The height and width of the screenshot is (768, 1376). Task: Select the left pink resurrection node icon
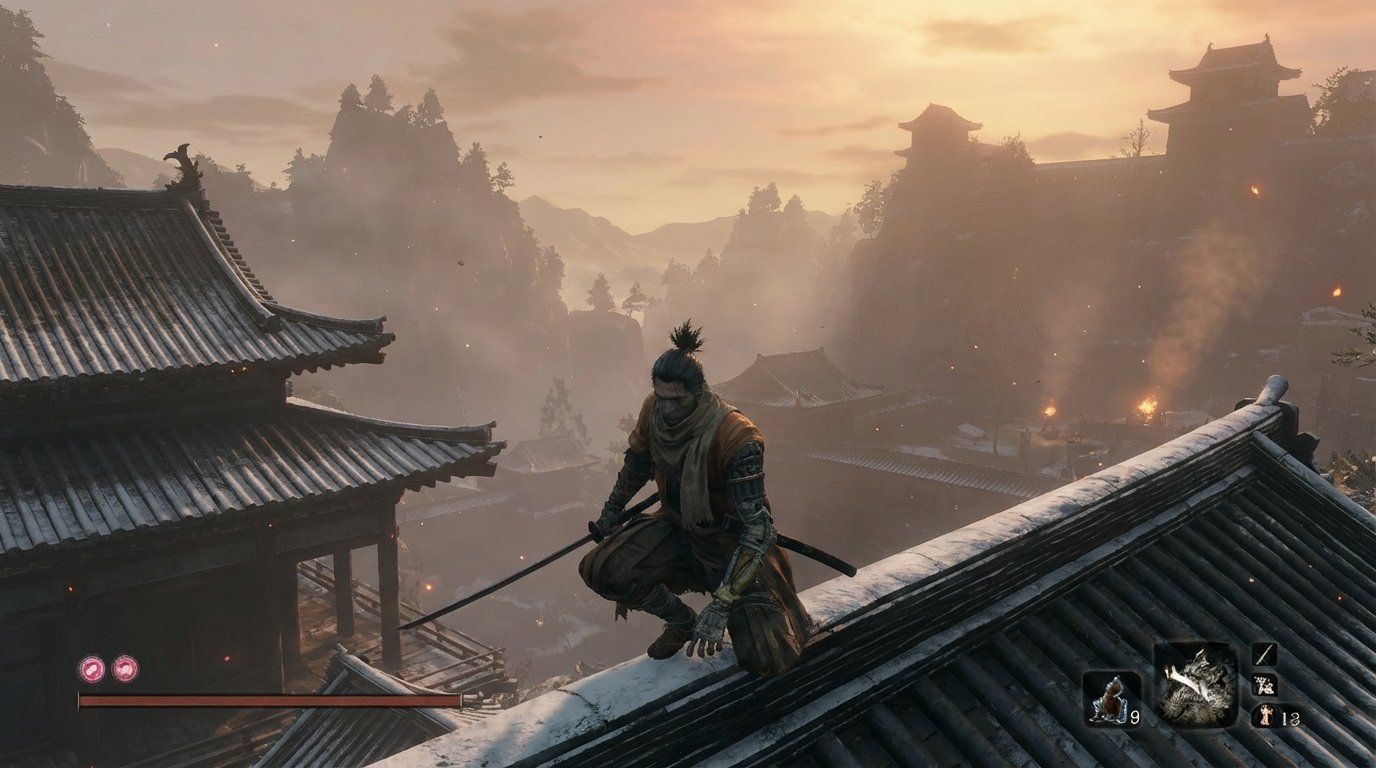pyautogui.click(x=91, y=670)
